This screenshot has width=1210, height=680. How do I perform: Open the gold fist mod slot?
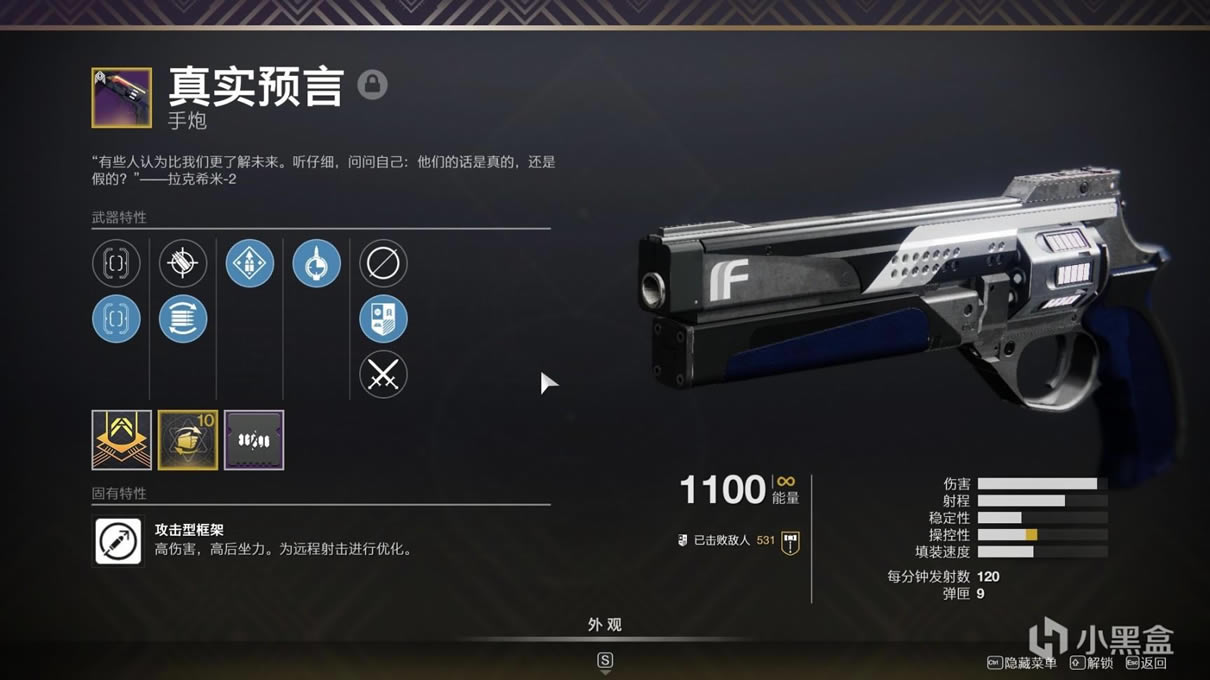click(188, 440)
